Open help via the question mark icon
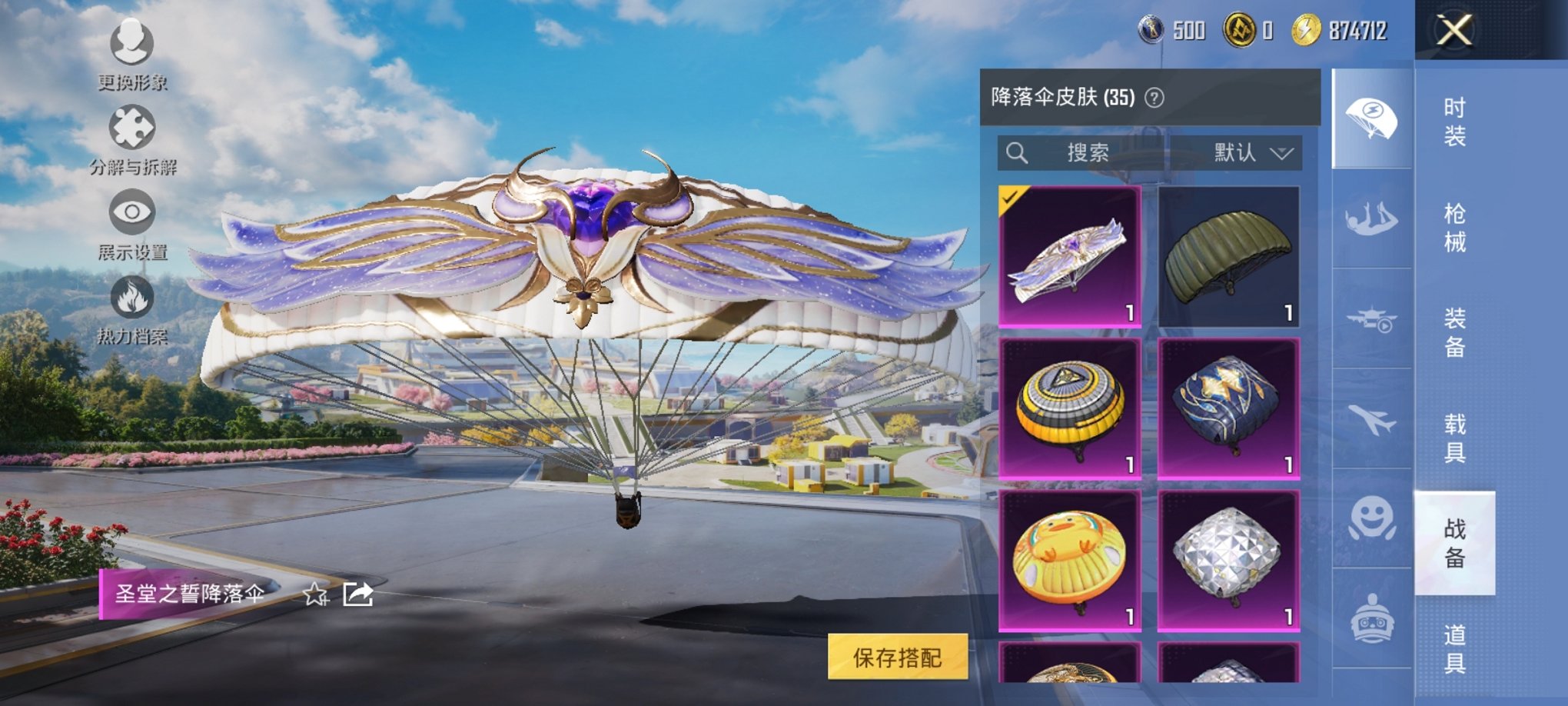Image resolution: width=1568 pixels, height=706 pixels. [1153, 98]
